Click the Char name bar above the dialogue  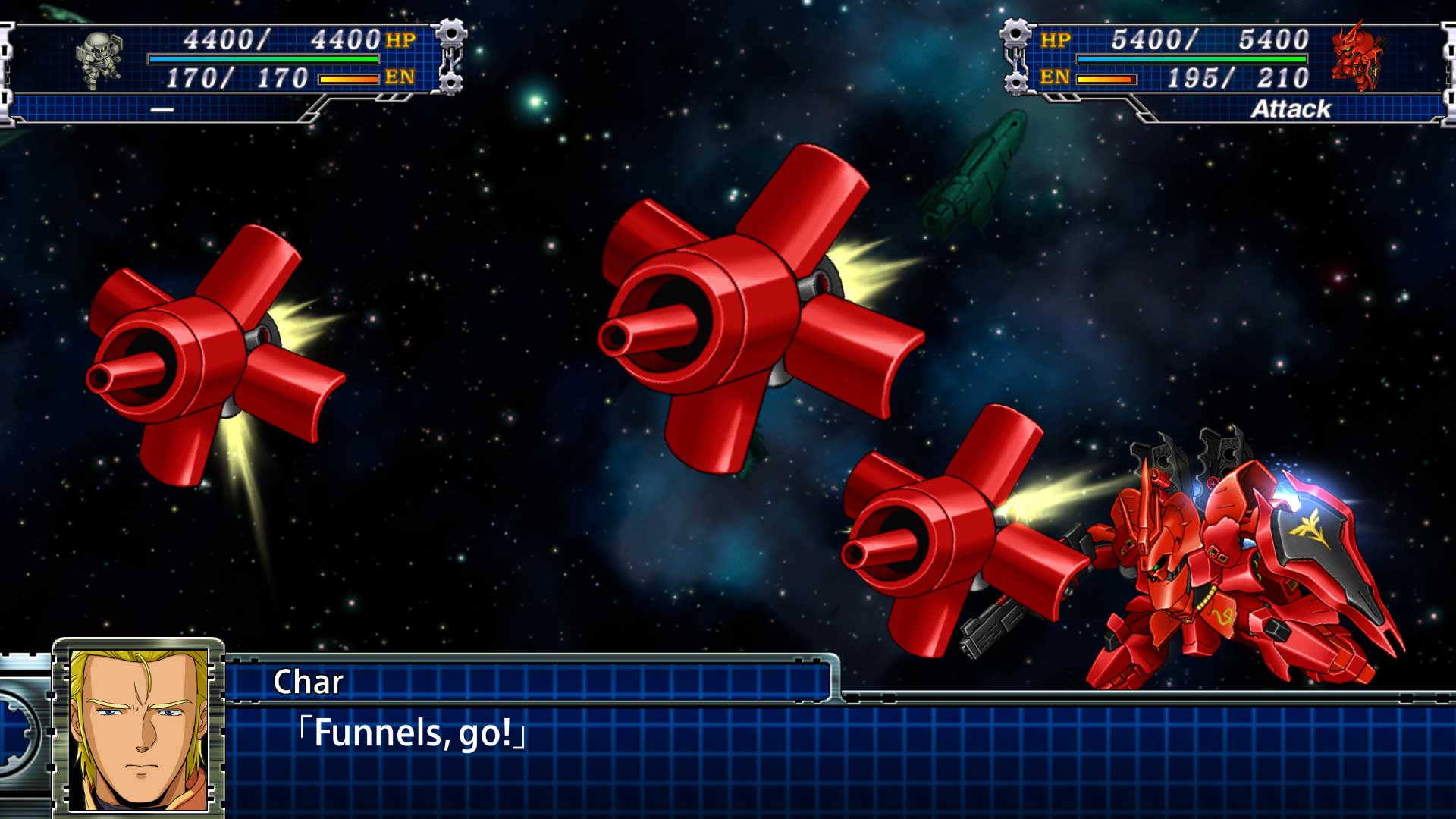531,682
